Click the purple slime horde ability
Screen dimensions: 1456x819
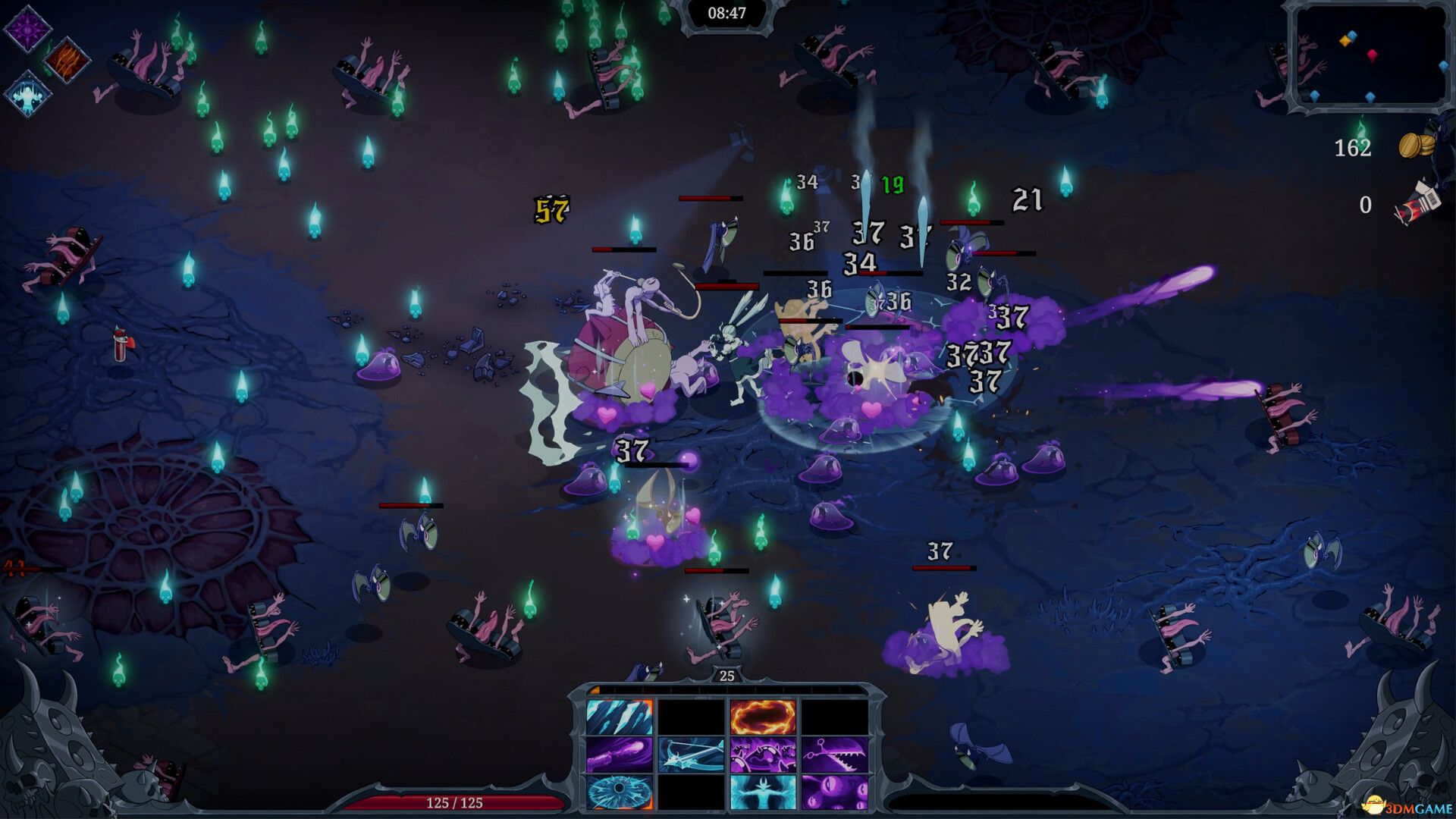click(x=763, y=755)
